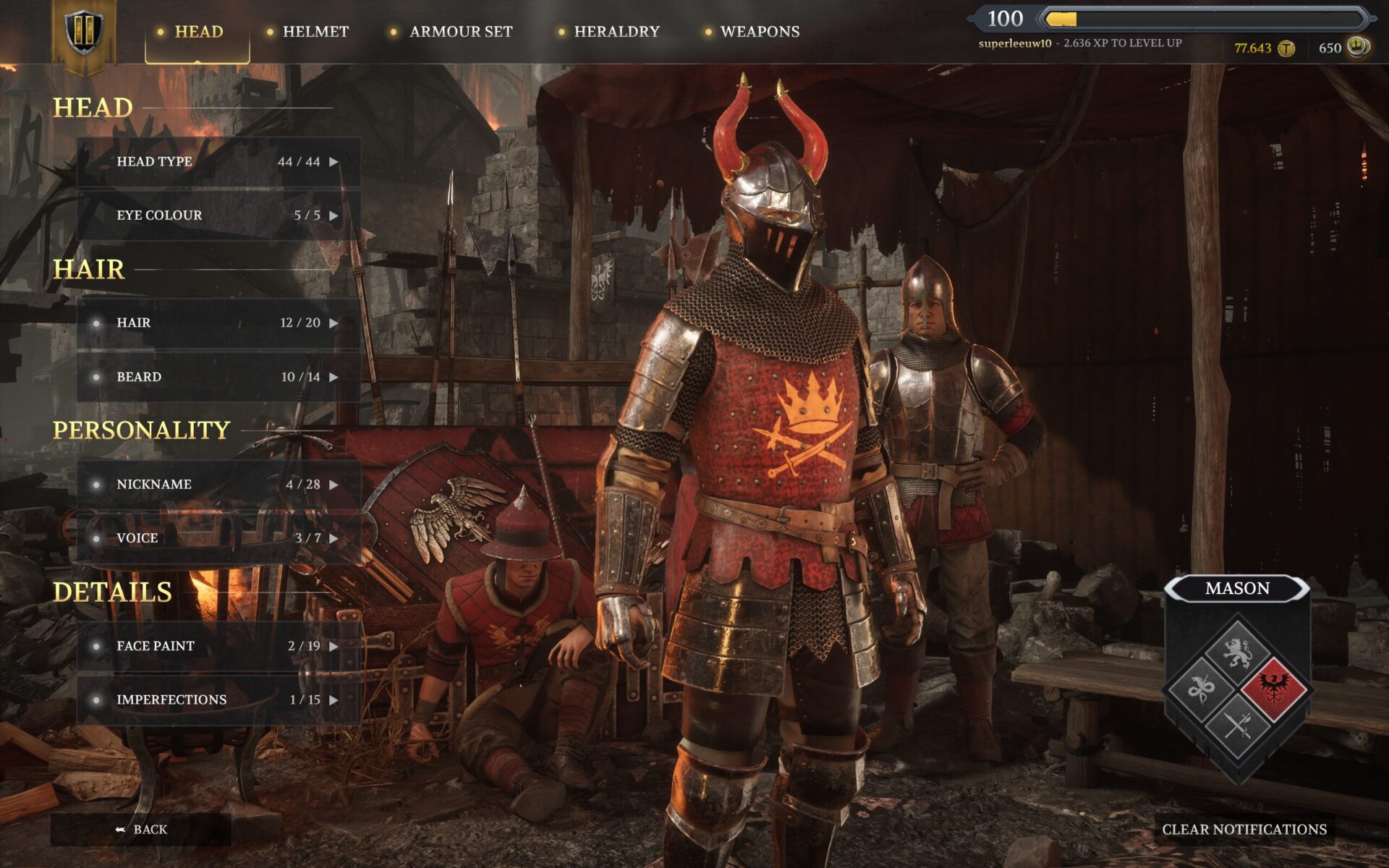Choose the Hair style row
Screen dimensions: 1389x868
point(218,323)
